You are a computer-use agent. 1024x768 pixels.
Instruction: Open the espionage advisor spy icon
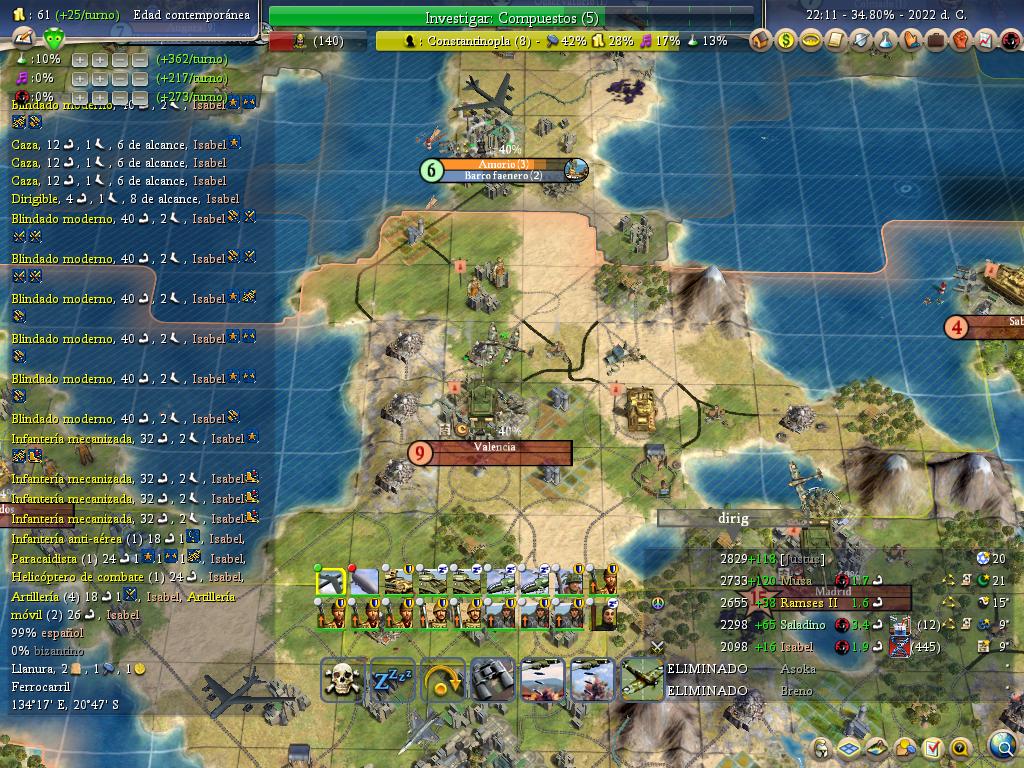point(1011,40)
